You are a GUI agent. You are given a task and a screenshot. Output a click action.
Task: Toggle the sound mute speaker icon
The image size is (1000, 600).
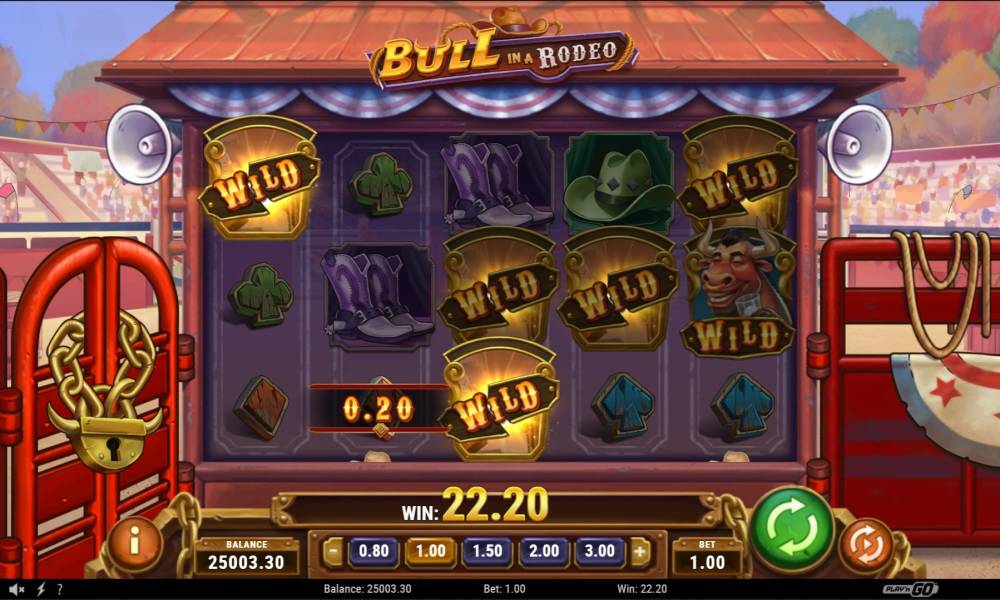(x=17, y=589)
